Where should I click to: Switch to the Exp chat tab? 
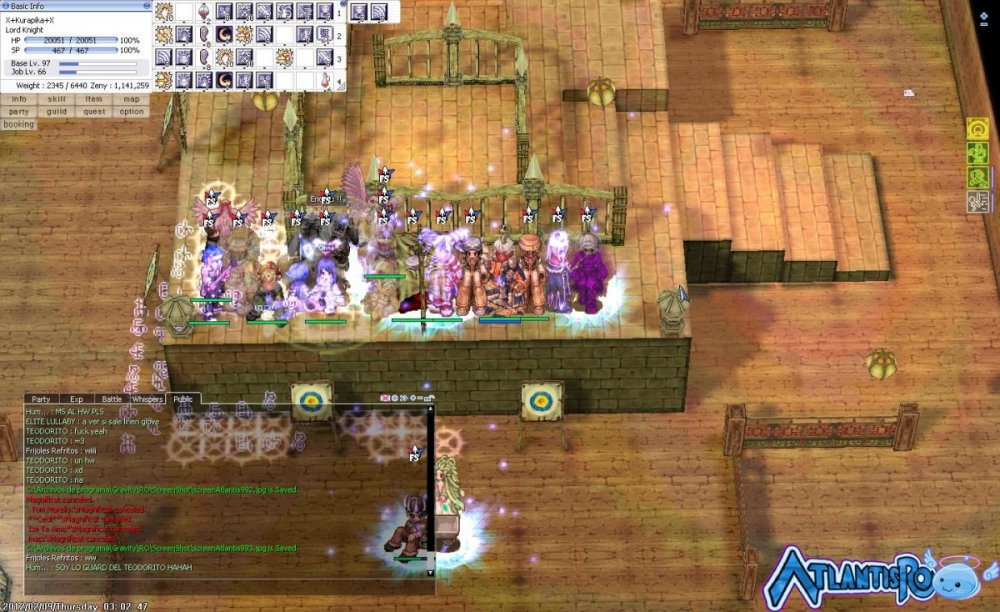point(76,399)
